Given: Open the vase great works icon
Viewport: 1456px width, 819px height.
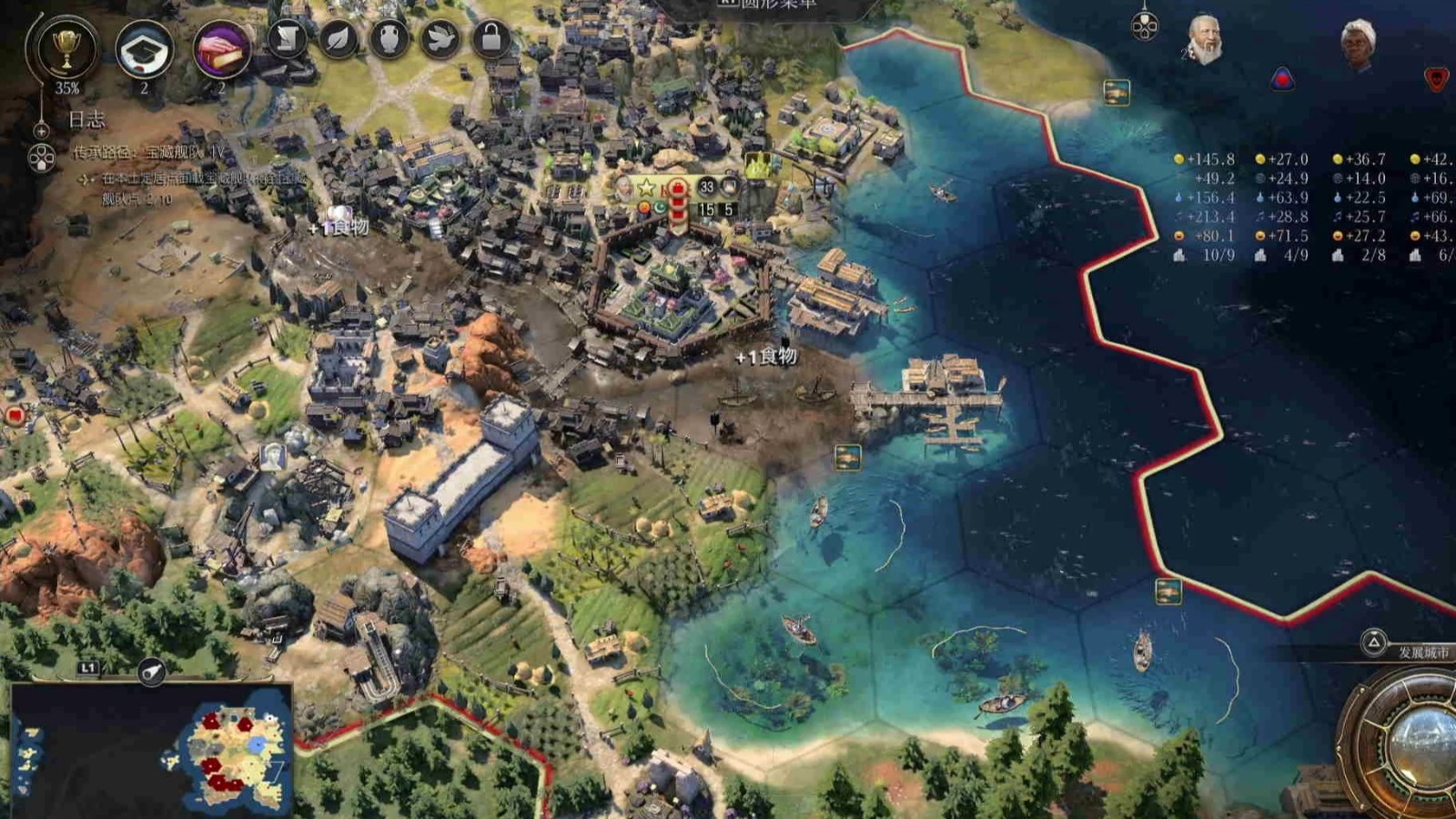Looking at the screenshot, I should tap(389, 39).
